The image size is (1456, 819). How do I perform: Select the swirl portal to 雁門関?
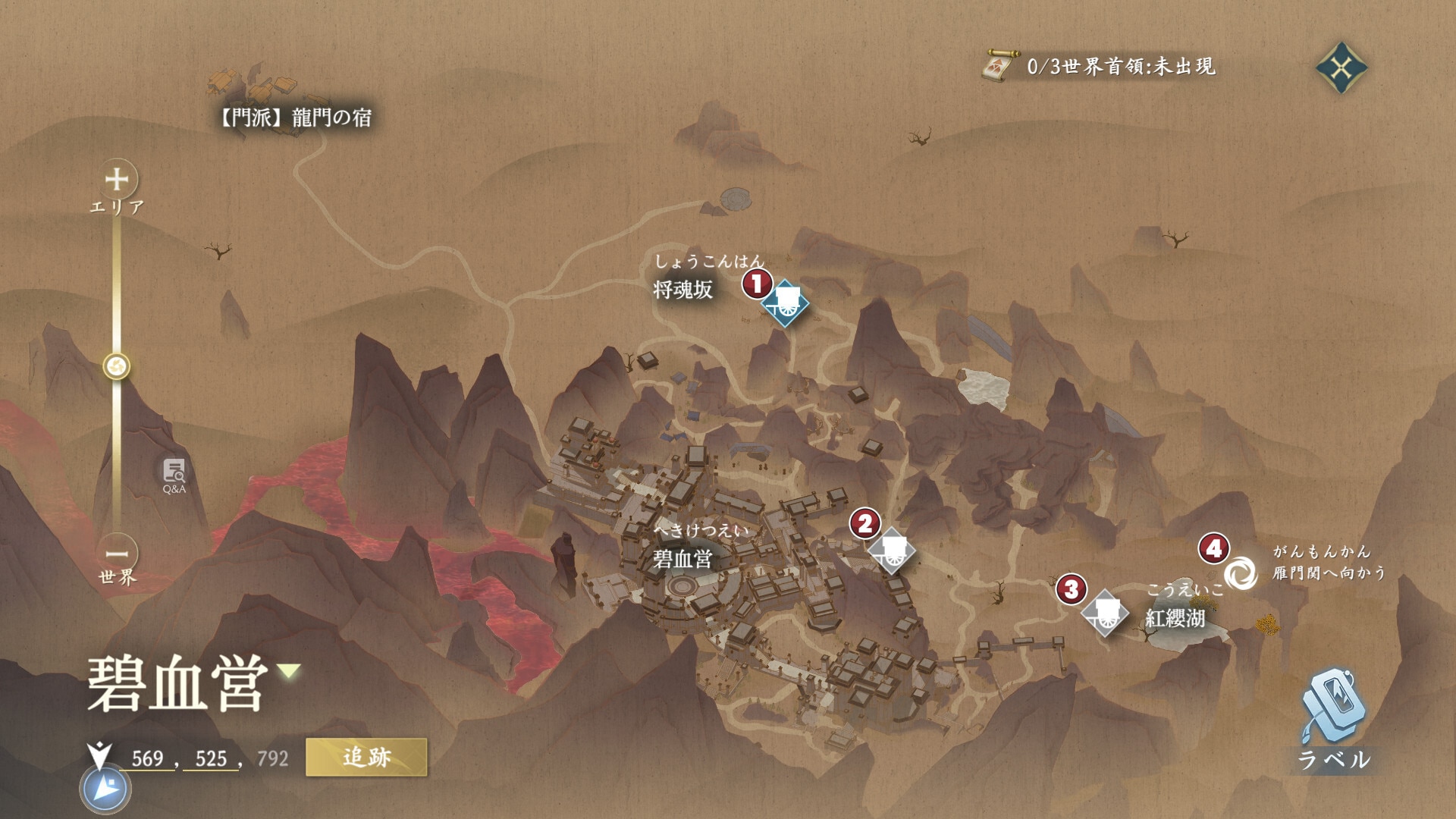pyautogui.click(x=1241, y=572)
